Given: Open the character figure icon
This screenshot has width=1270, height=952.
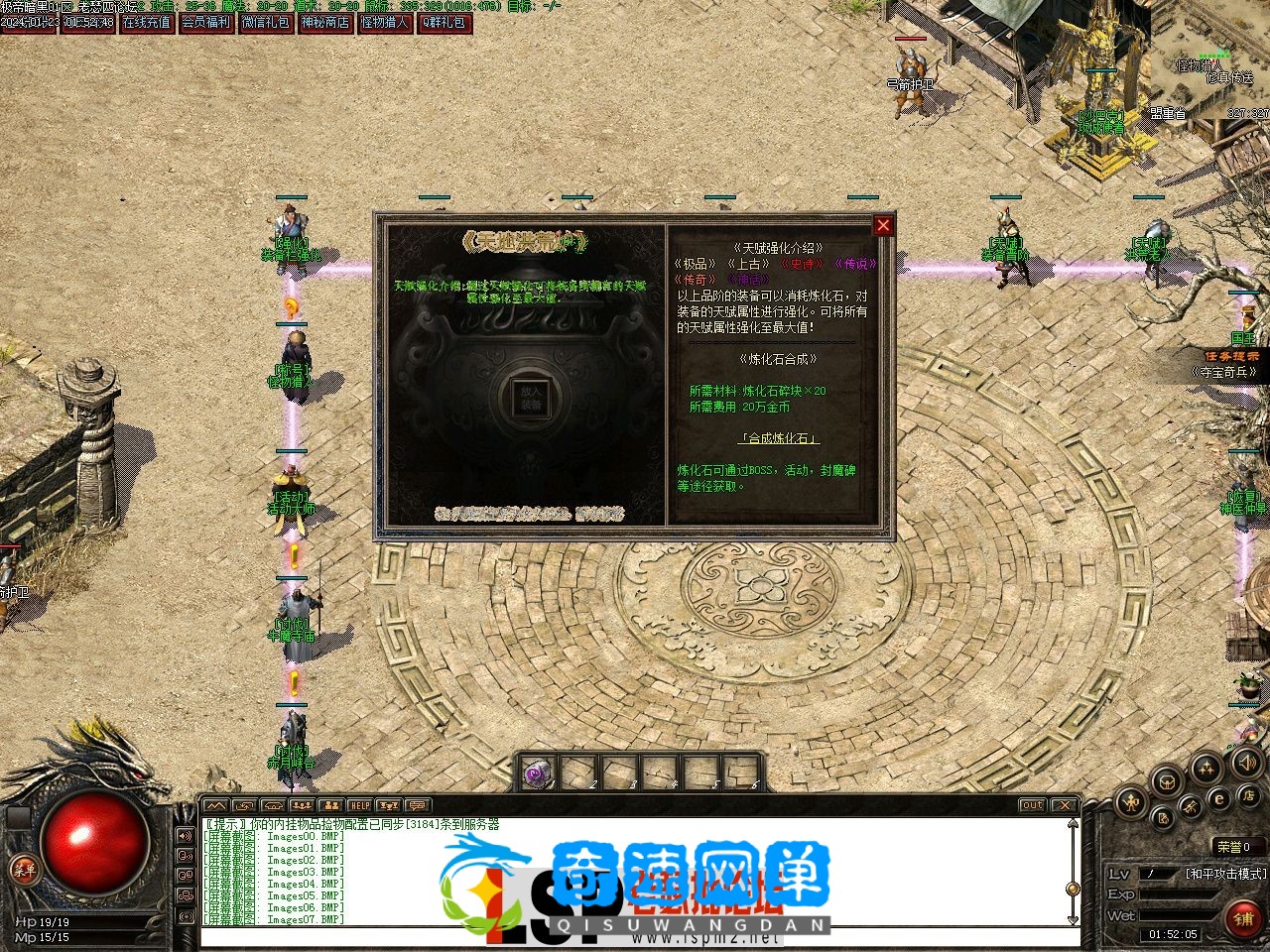Looking at the screenshot, I should [1129, 801].
